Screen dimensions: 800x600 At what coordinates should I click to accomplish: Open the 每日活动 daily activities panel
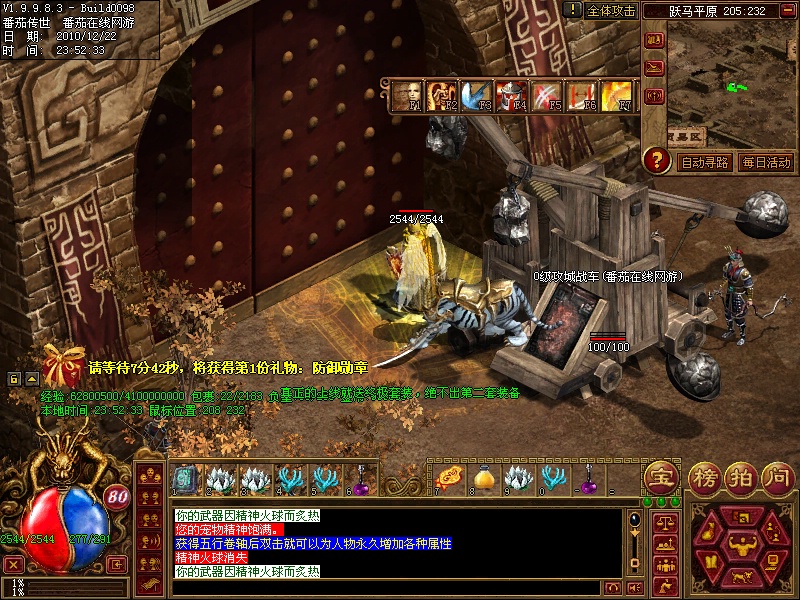(x=766, y=162)
